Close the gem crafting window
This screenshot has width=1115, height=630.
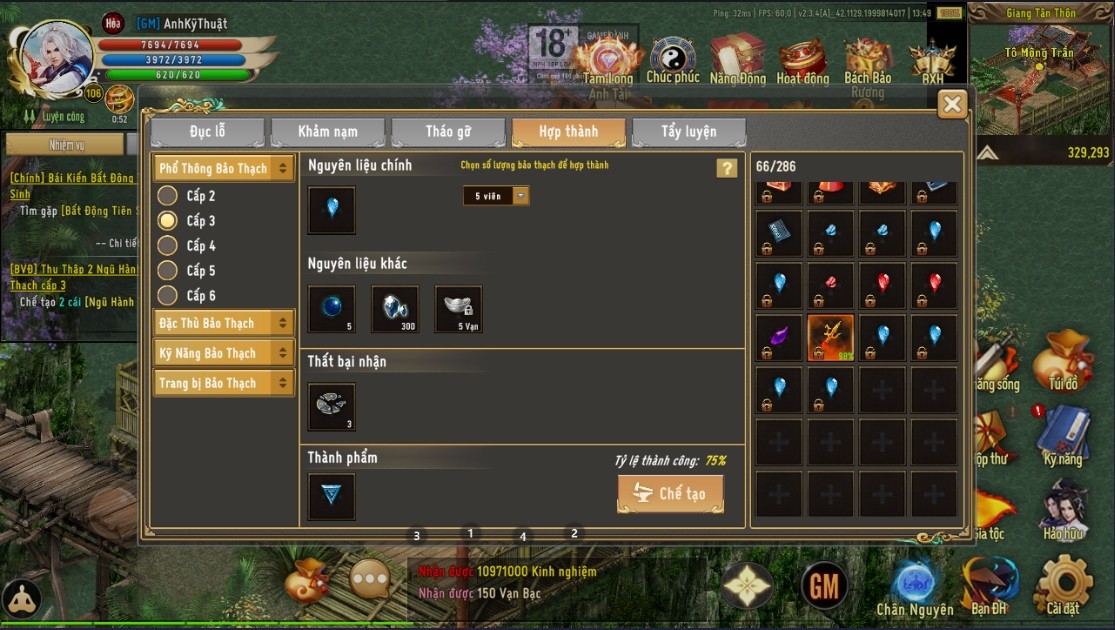952,104
